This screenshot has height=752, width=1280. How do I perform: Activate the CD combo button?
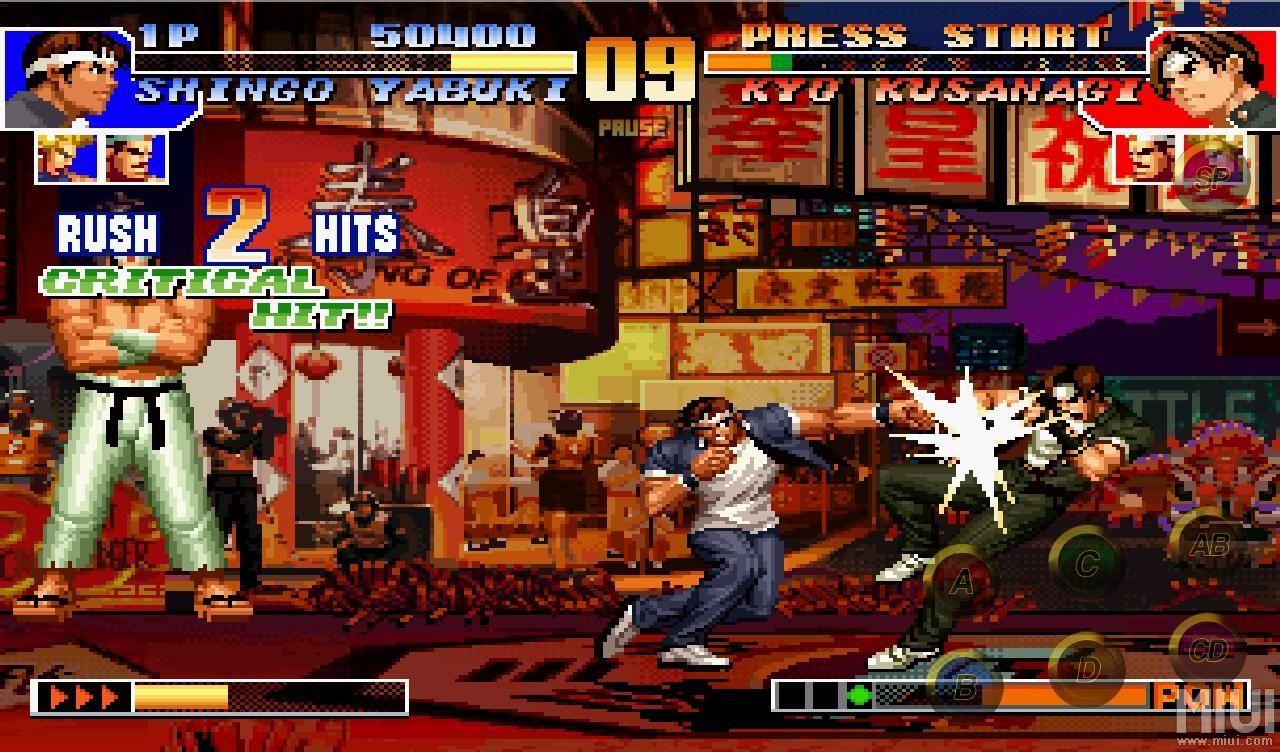click(1208, 651)
